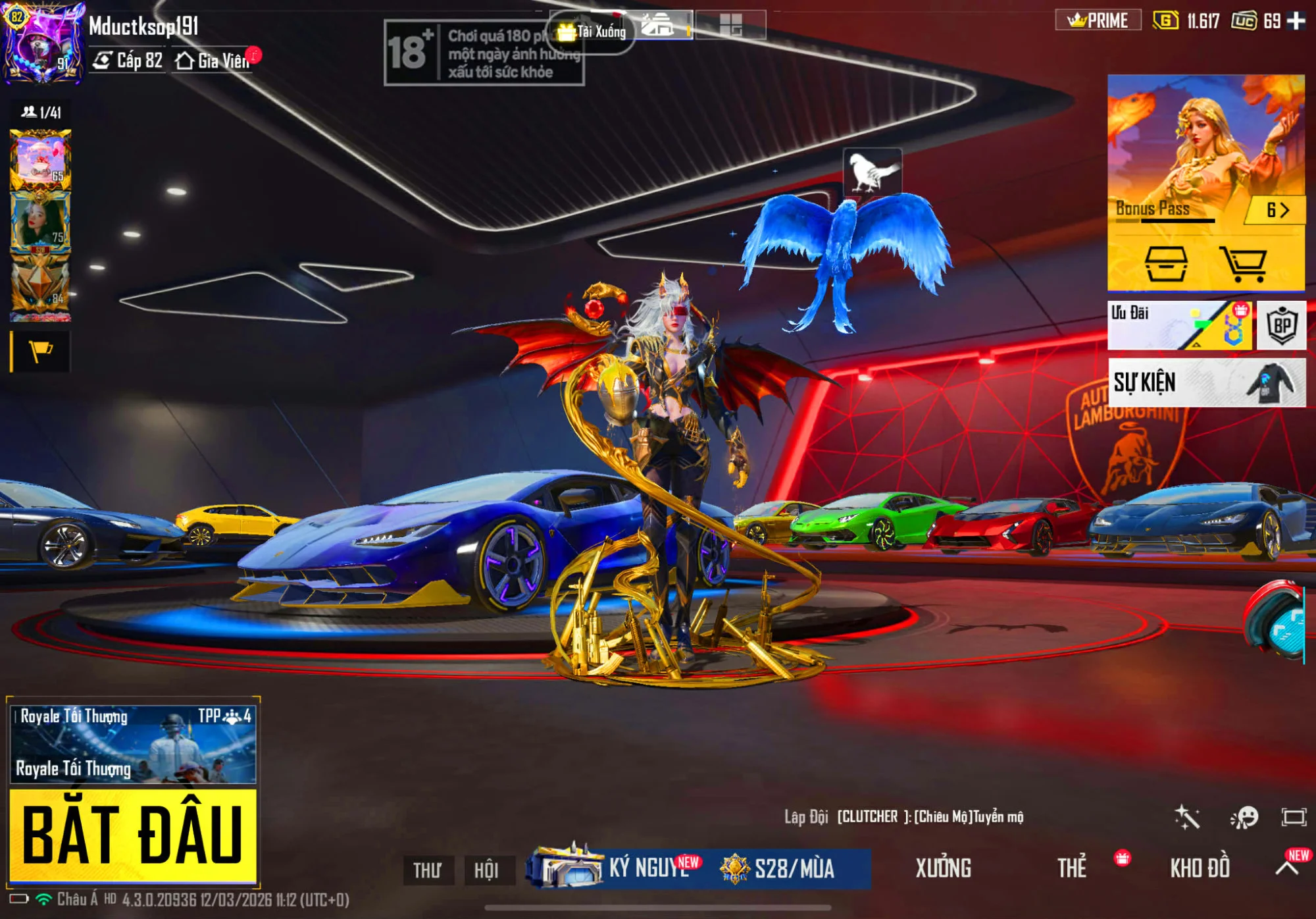The width and height of the screenshot is (1316, 919).
Task: Add UC with the plus button
Action: (1296, 21)
